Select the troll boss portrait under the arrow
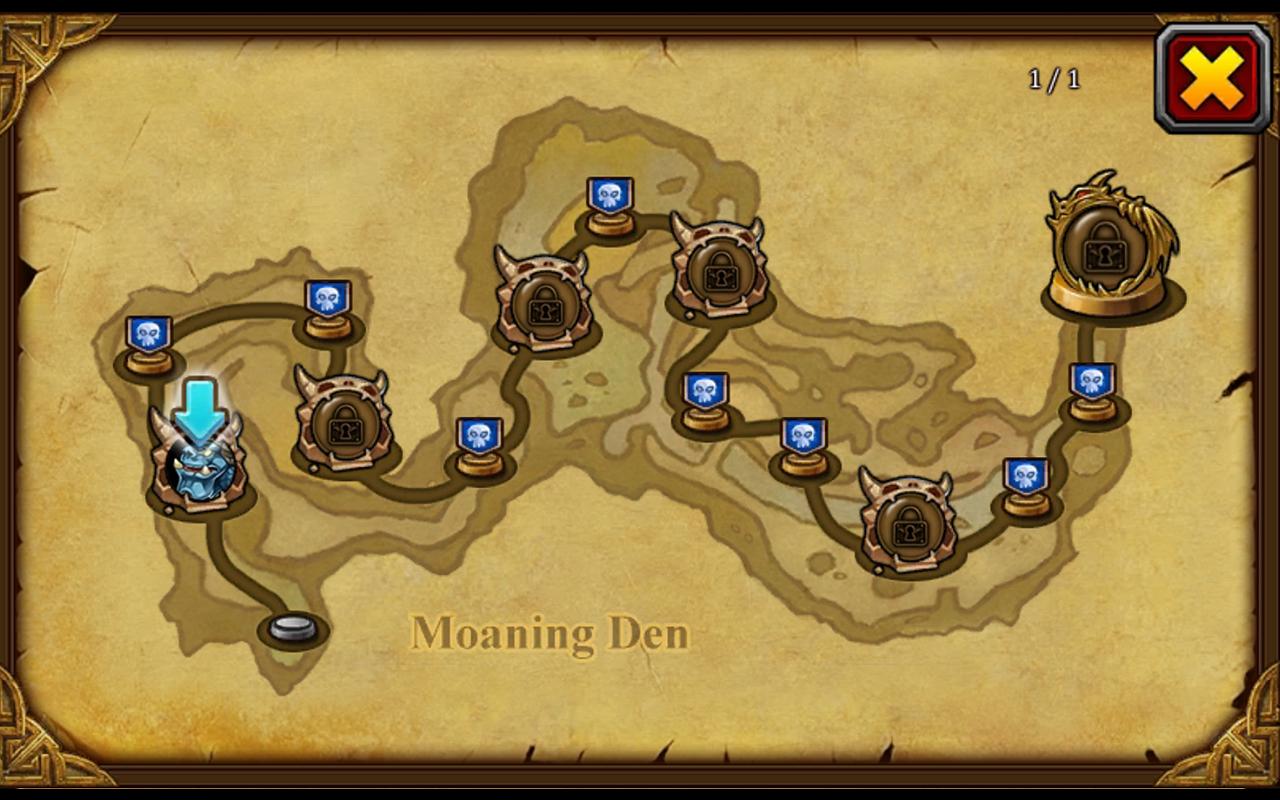 tap(196, 470)
